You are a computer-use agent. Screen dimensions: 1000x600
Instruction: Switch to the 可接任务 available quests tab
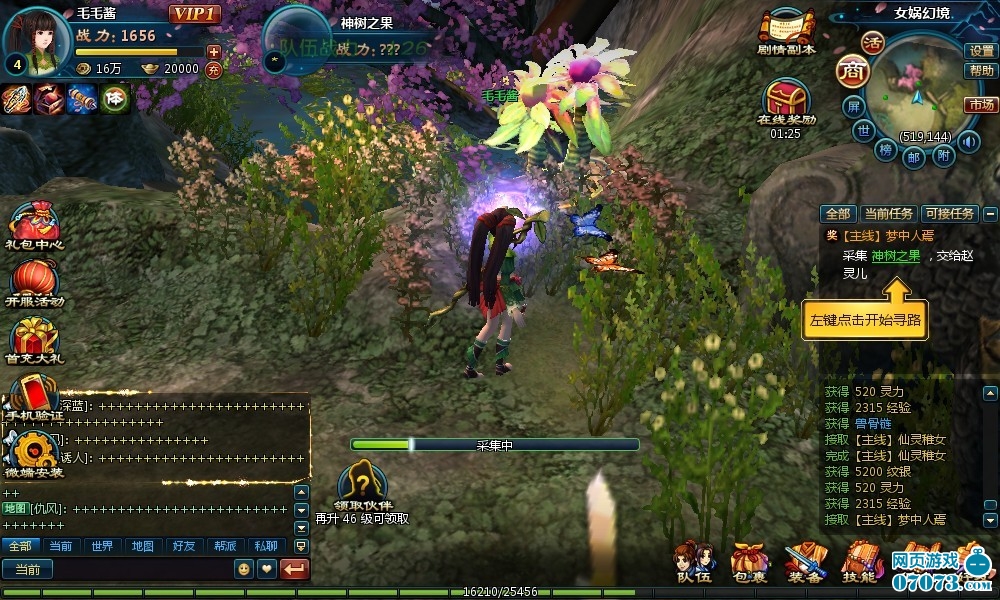click(950, 213)
